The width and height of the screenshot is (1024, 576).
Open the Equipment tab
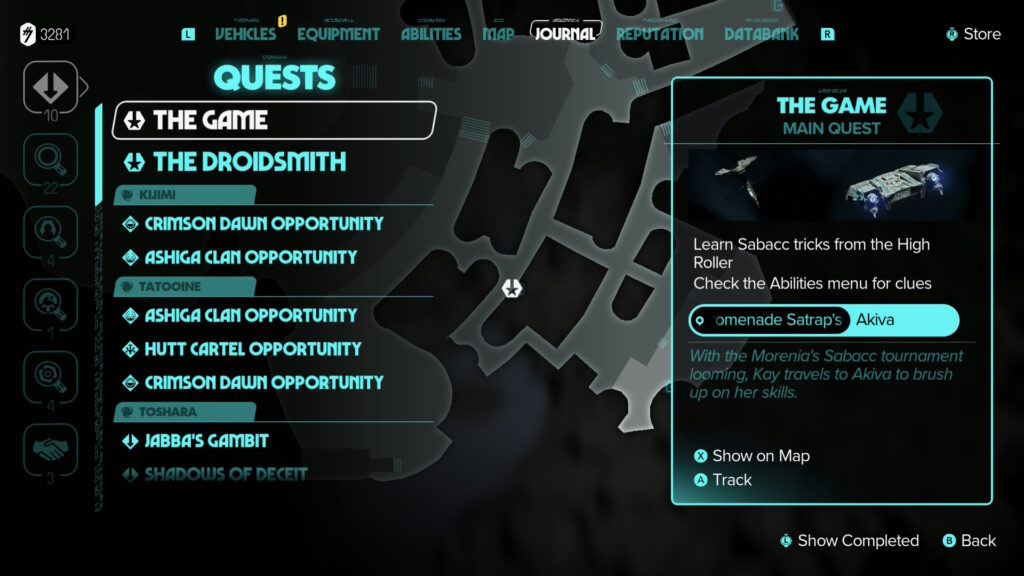click(x=338, y=34)
